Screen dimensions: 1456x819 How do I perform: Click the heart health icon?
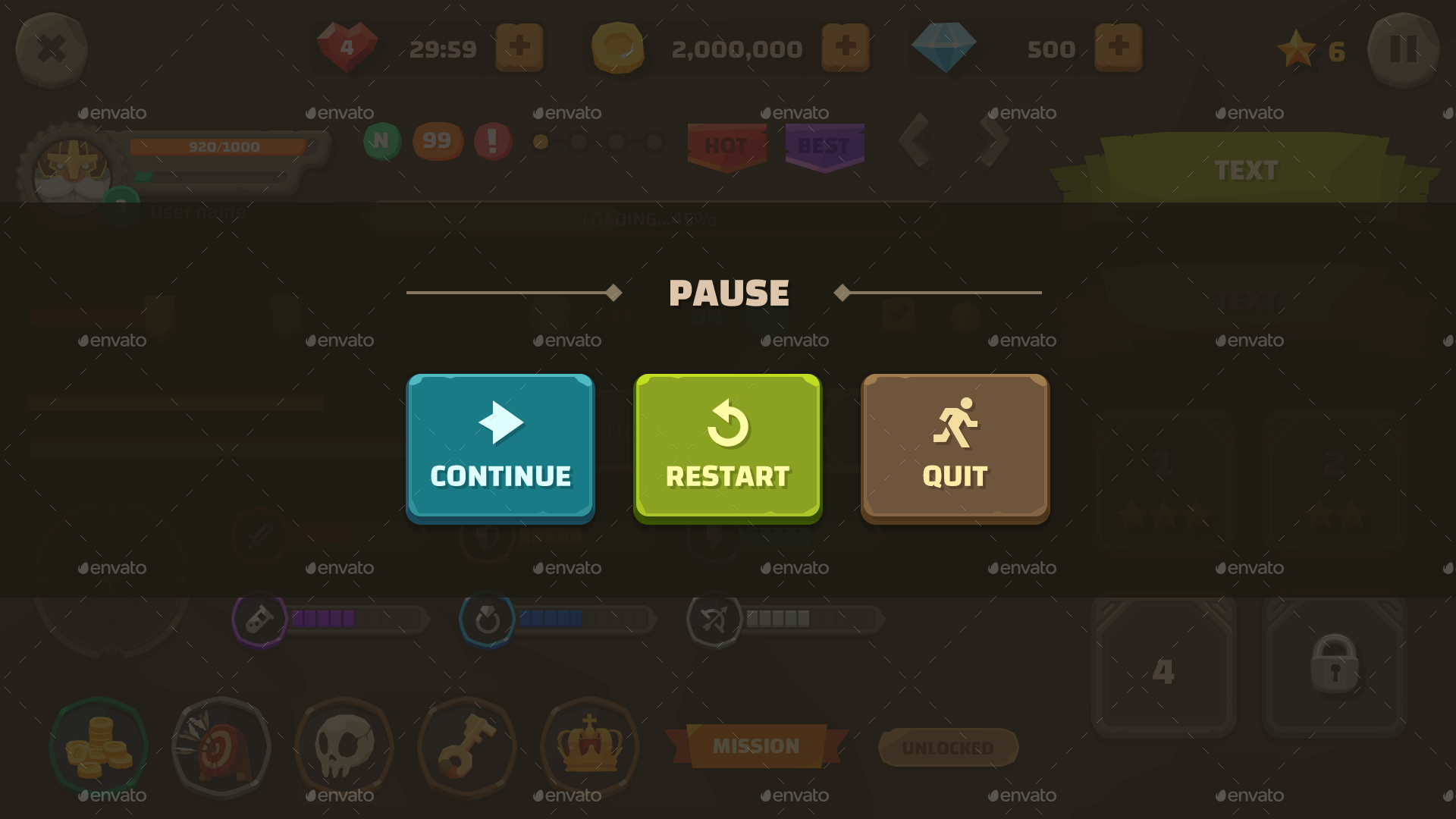tap(347, 47)
